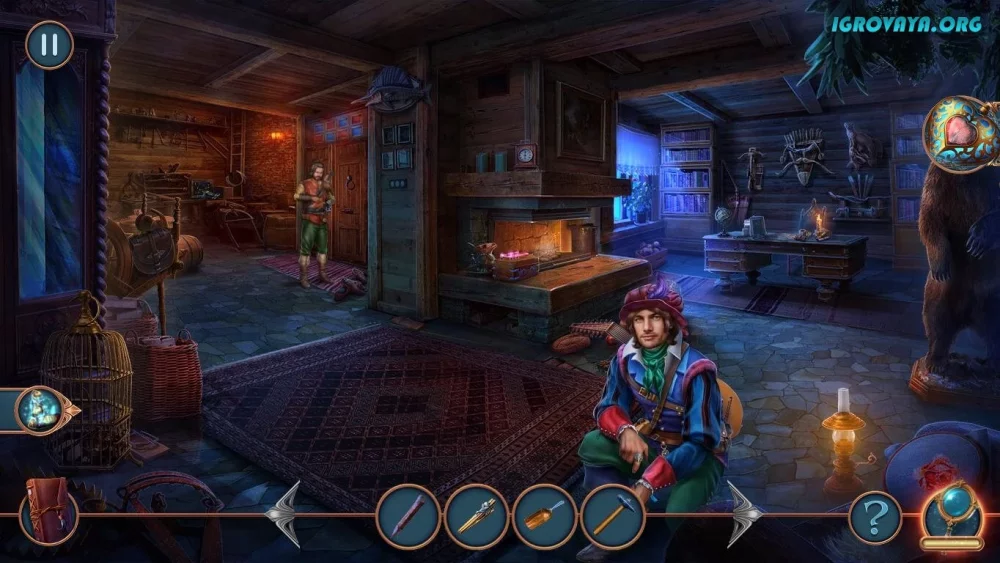1000x563 pixels.
Task: Select the hammer inventory slot
Action: pos(612,516)
